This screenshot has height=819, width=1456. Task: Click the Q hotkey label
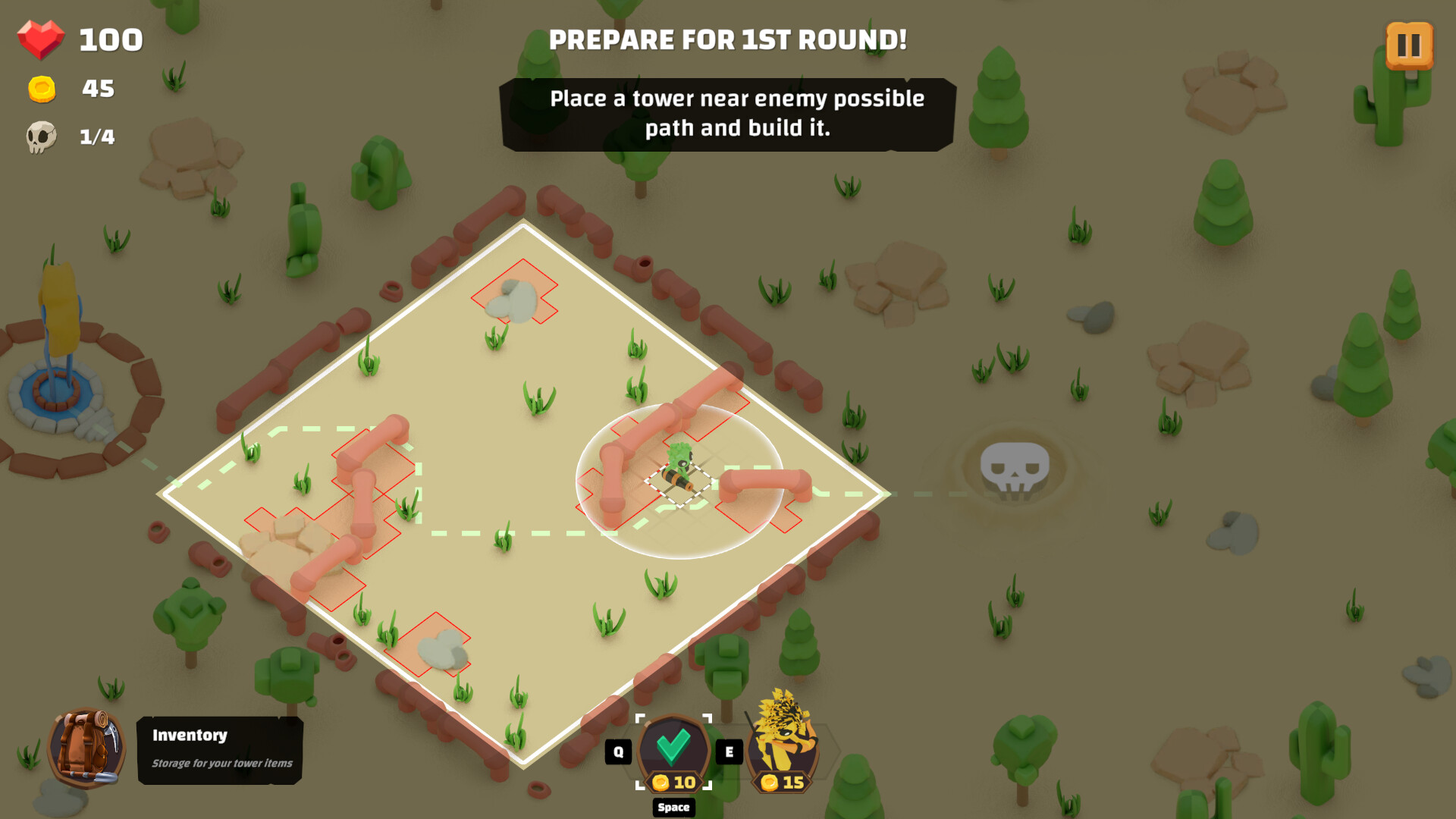tap(618, 751)
